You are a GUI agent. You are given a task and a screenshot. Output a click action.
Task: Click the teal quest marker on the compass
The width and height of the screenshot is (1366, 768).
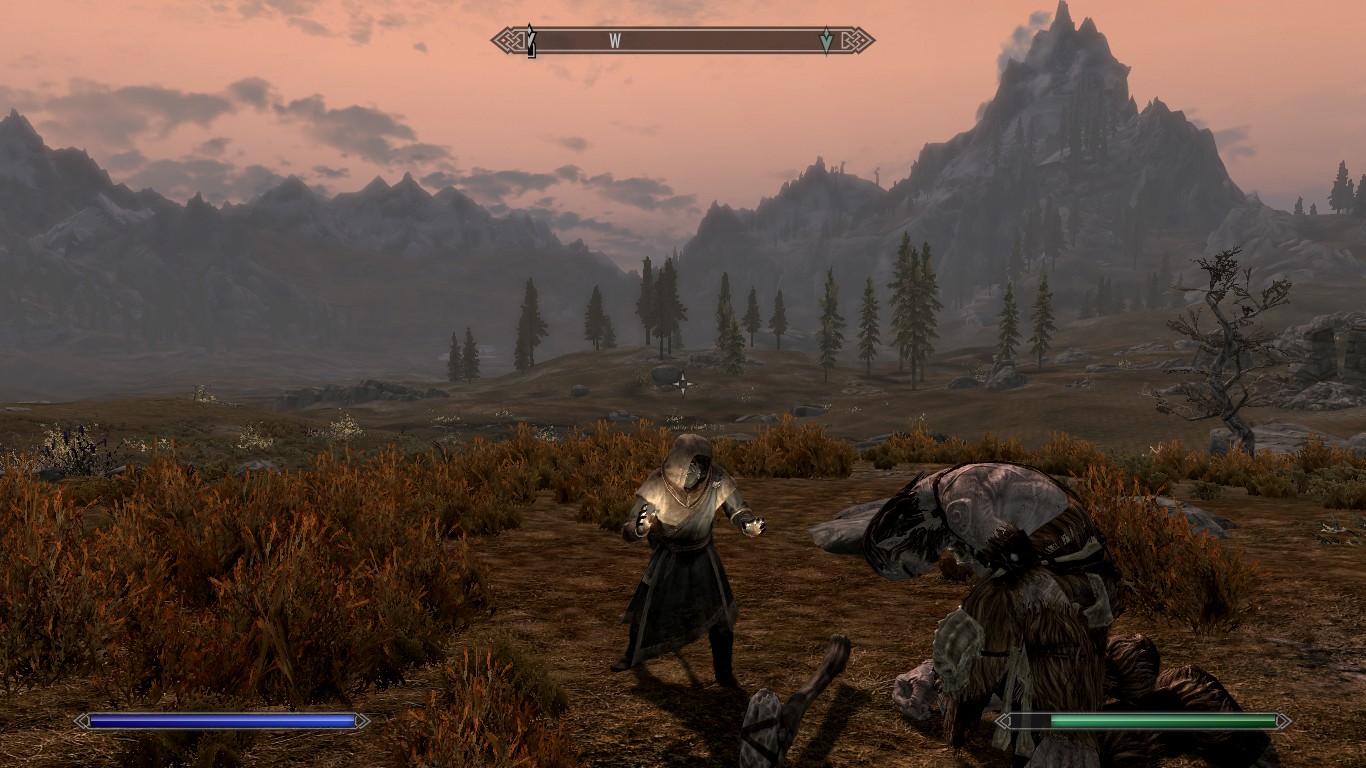[826, 41]
